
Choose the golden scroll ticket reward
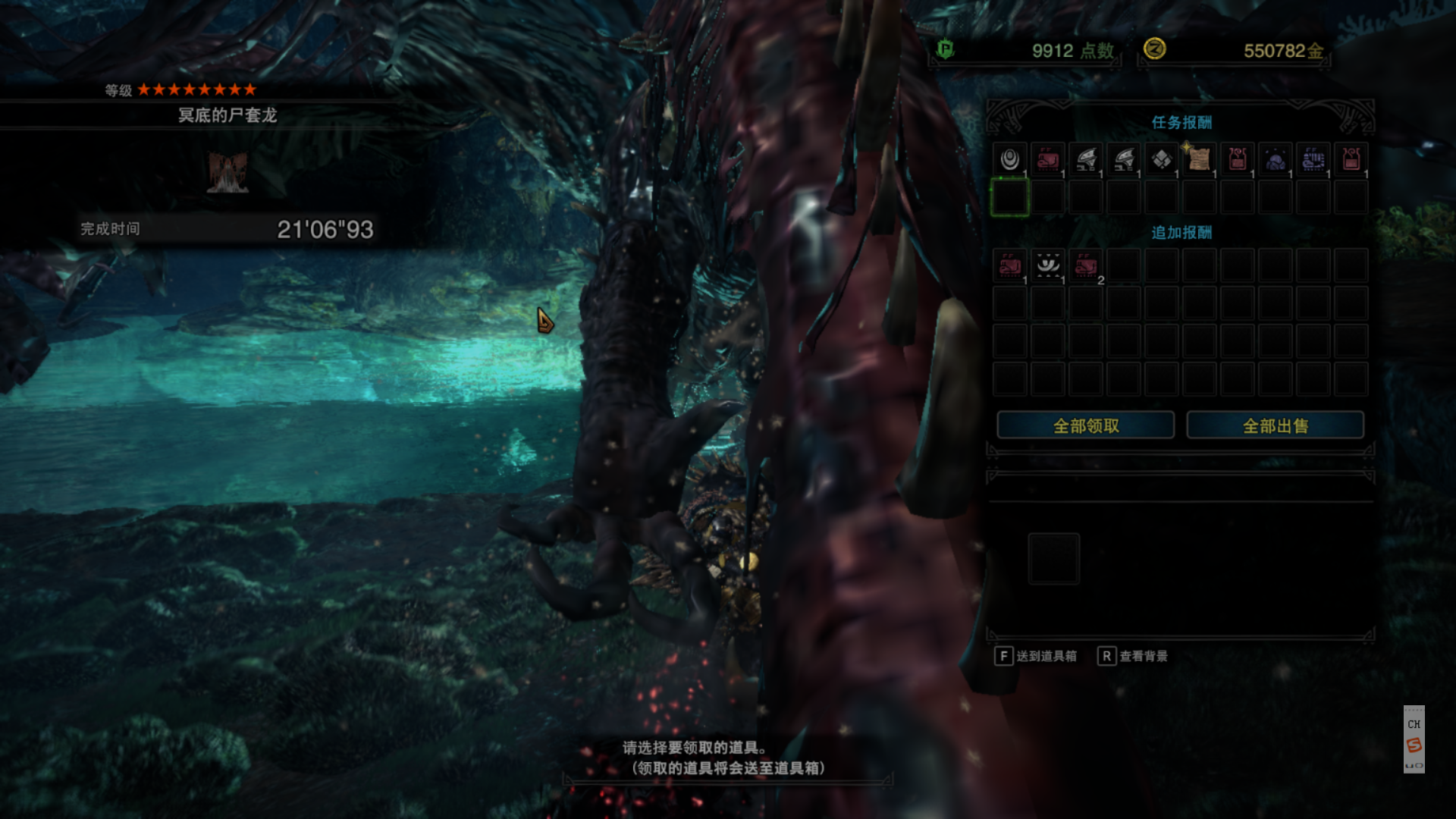[1199, 159]
